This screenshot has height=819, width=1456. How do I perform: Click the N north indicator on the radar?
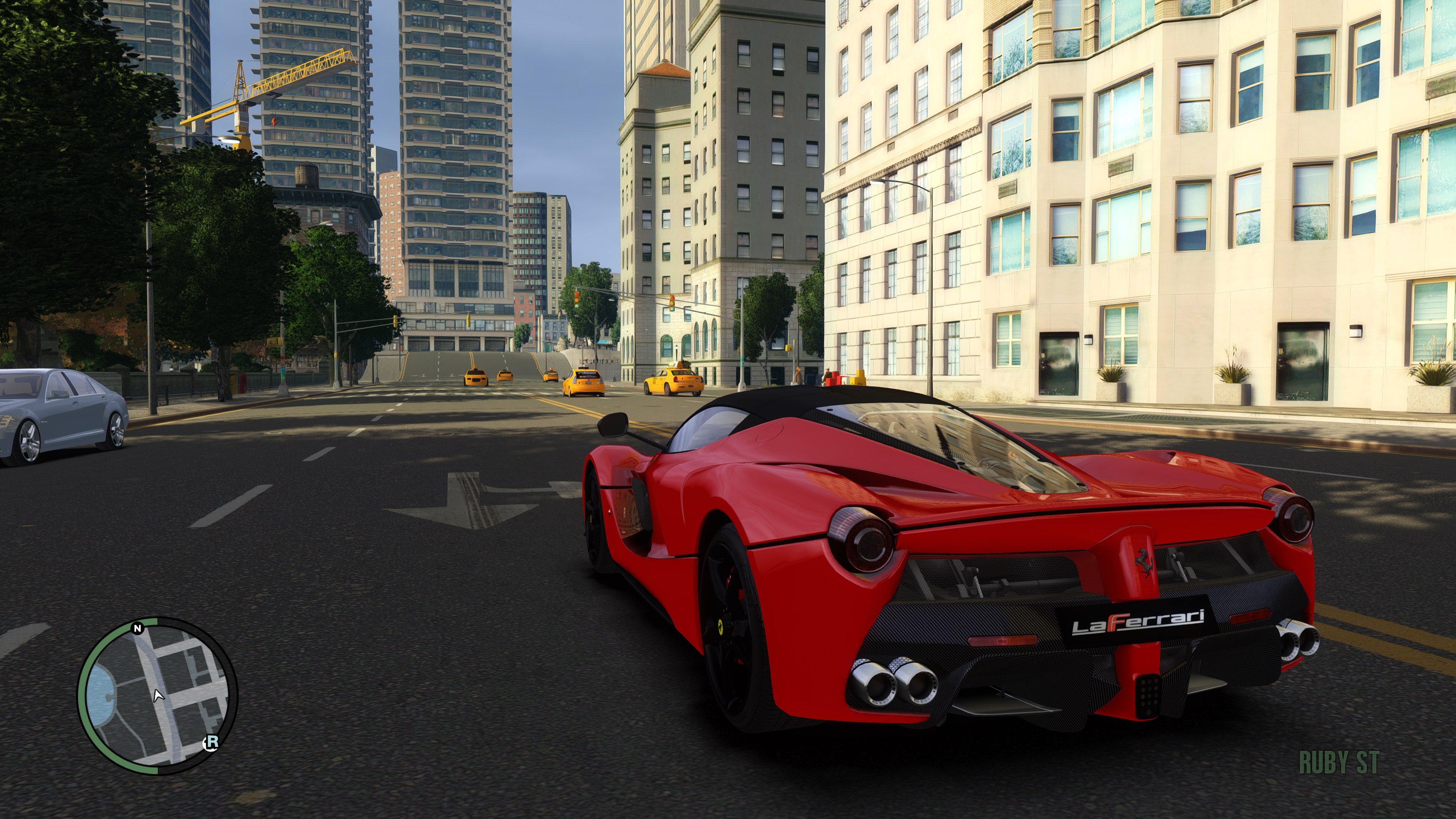(138, 628)
